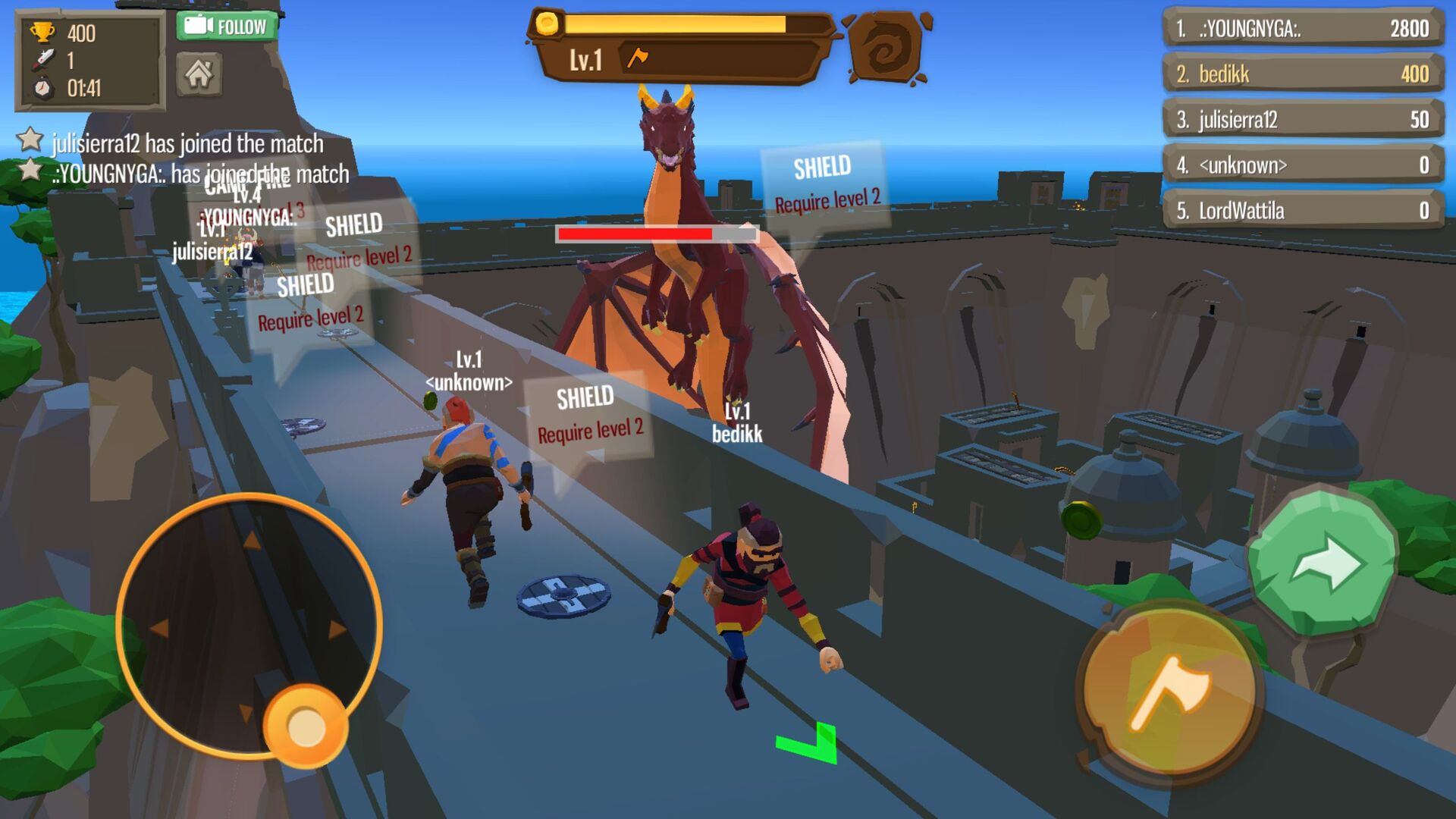The height and width of the screenshot is (819, 1456).
Task: Tap the camera icon inside the Follow button
Action: tap(199, 23)
